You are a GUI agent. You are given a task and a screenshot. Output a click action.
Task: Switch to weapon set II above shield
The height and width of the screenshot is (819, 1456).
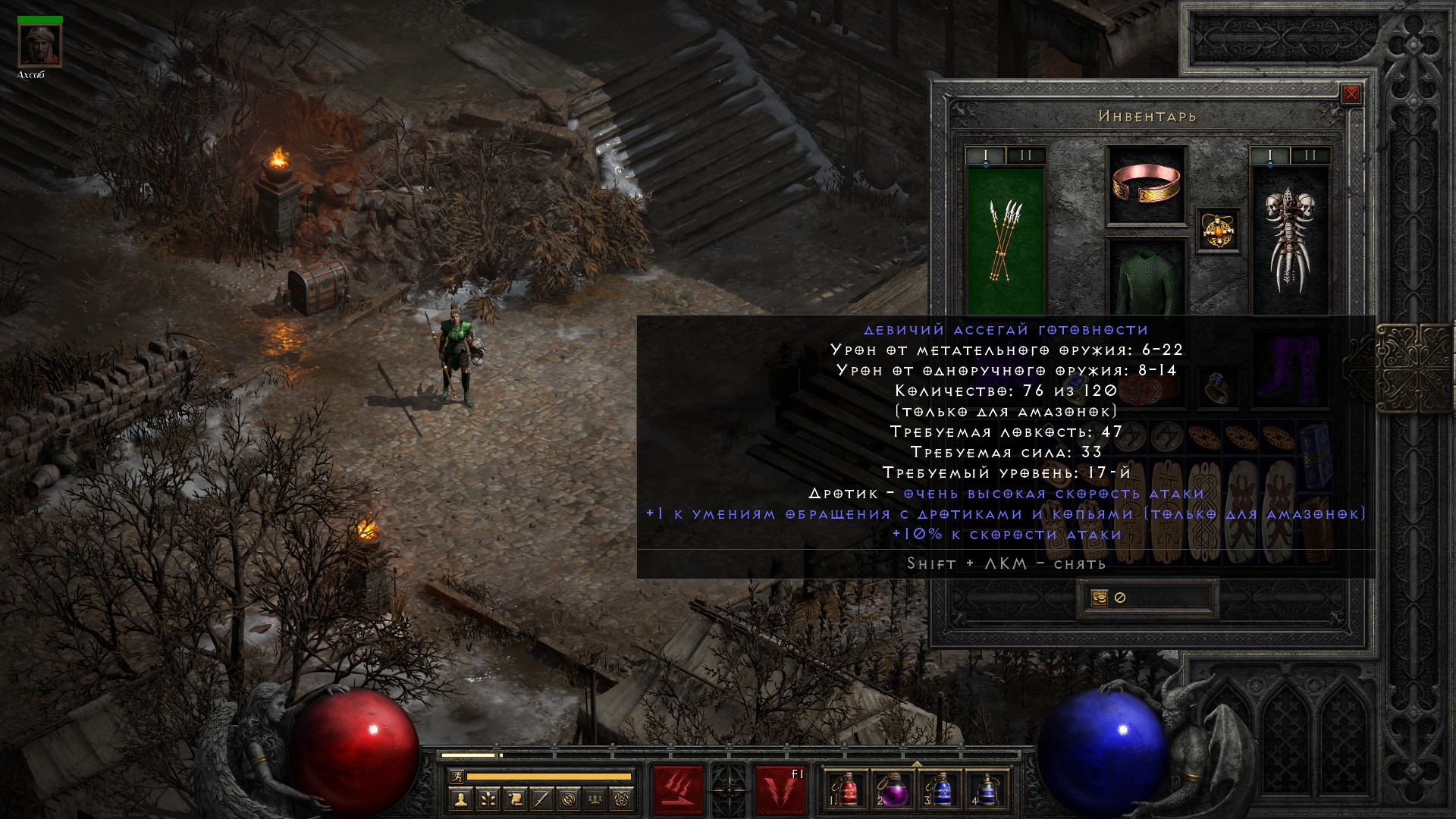tap(1310, 156)
